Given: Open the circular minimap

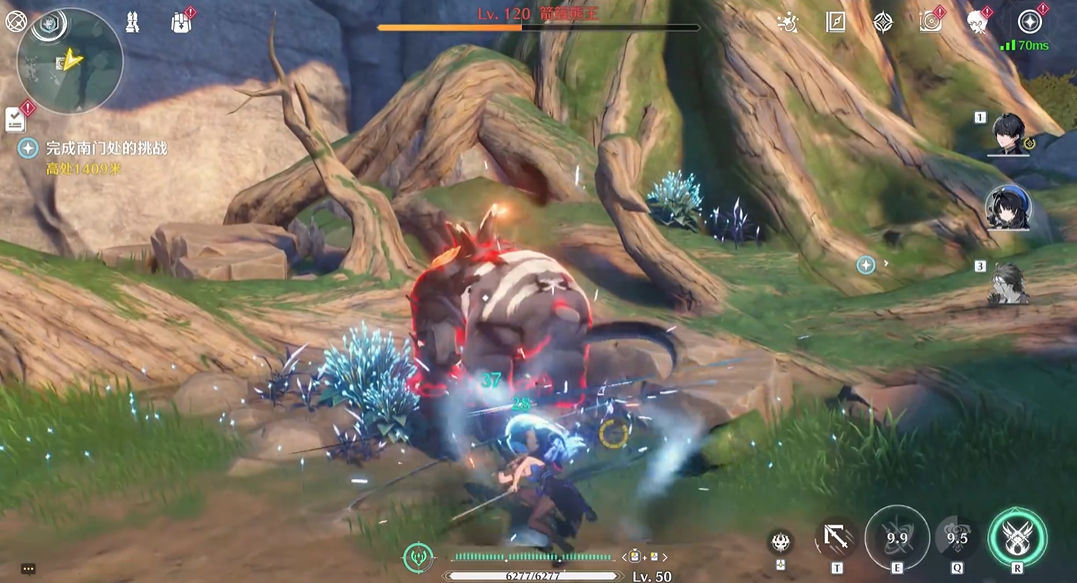Looking at the screenshot, I should (70, 60).
